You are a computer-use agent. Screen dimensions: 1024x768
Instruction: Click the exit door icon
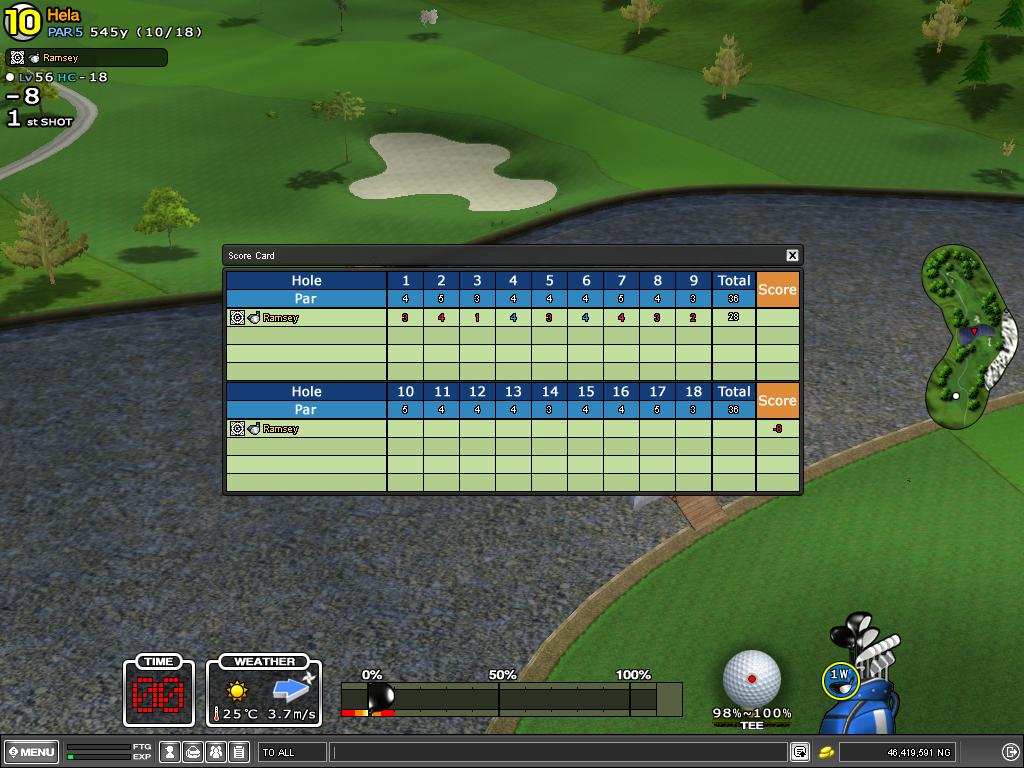click(1010, 752)
